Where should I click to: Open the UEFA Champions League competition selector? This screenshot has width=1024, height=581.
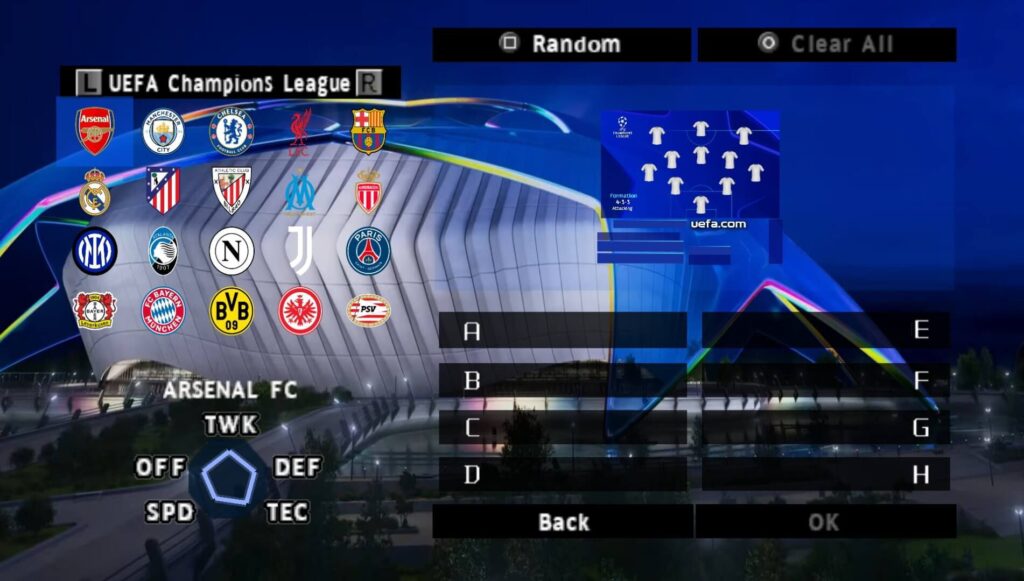point(230,83)
